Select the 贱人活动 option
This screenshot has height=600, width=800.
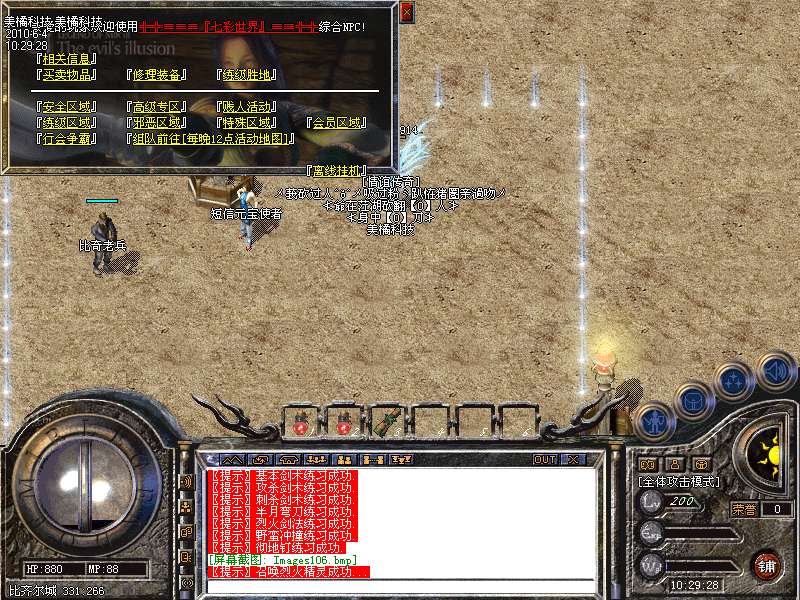tap(246, 107)
